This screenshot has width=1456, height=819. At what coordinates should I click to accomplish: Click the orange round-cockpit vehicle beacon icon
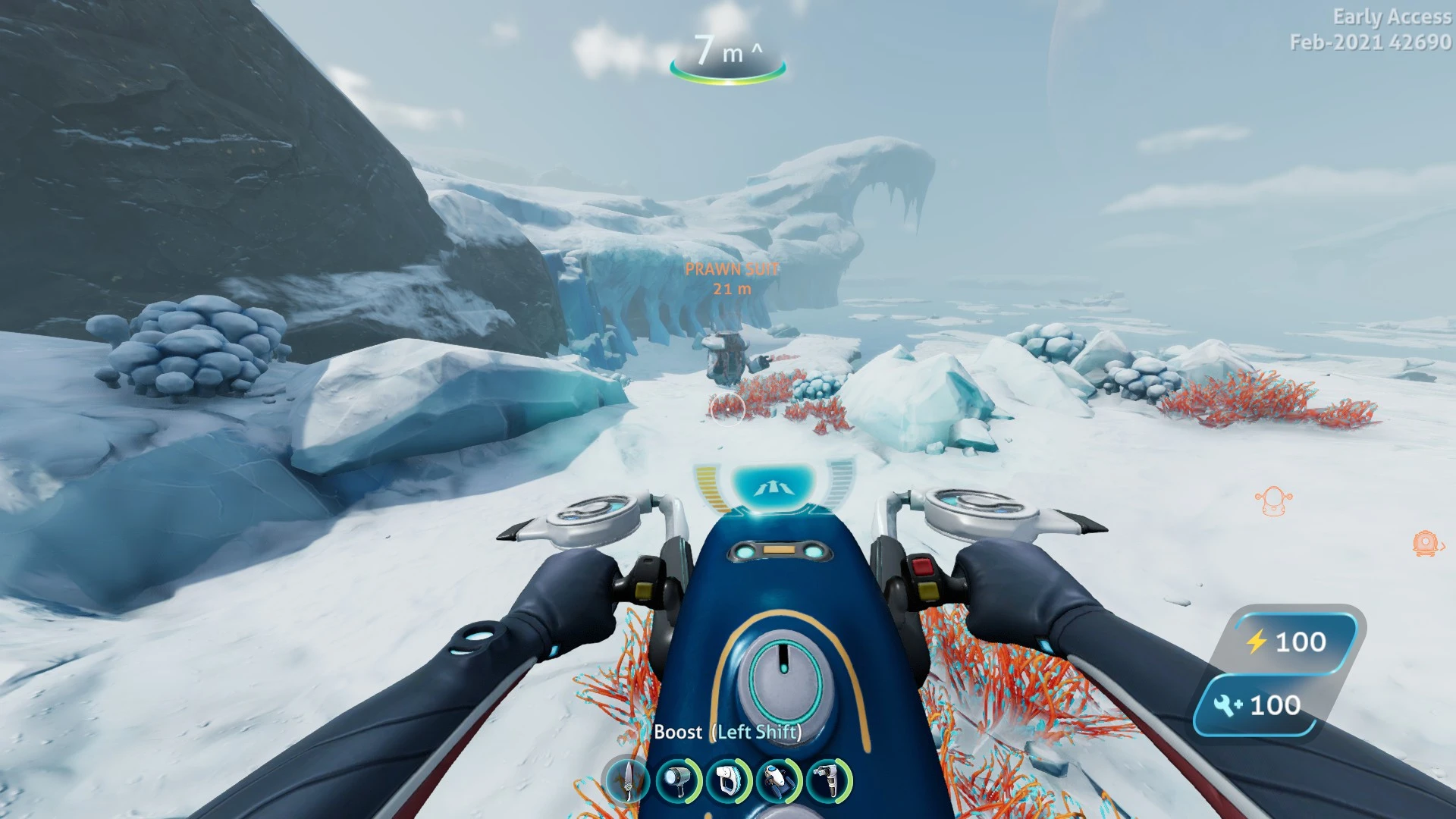[1273, 501]
